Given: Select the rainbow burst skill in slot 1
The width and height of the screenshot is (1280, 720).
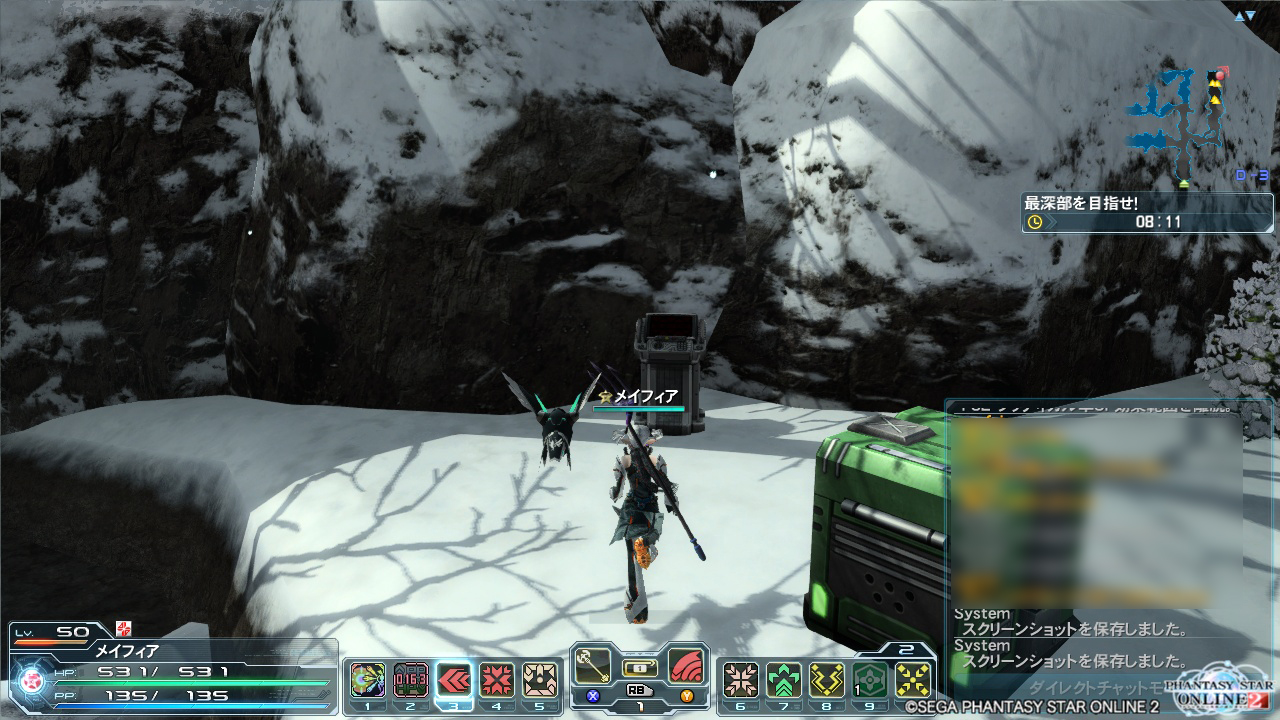Looking at the screenshot, I should tap(367, 681).
